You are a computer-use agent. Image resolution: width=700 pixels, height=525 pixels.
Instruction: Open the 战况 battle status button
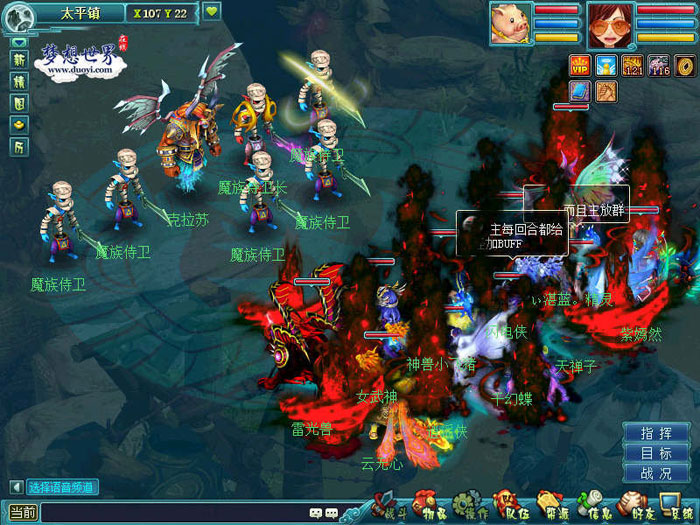[x=656, y=473]
